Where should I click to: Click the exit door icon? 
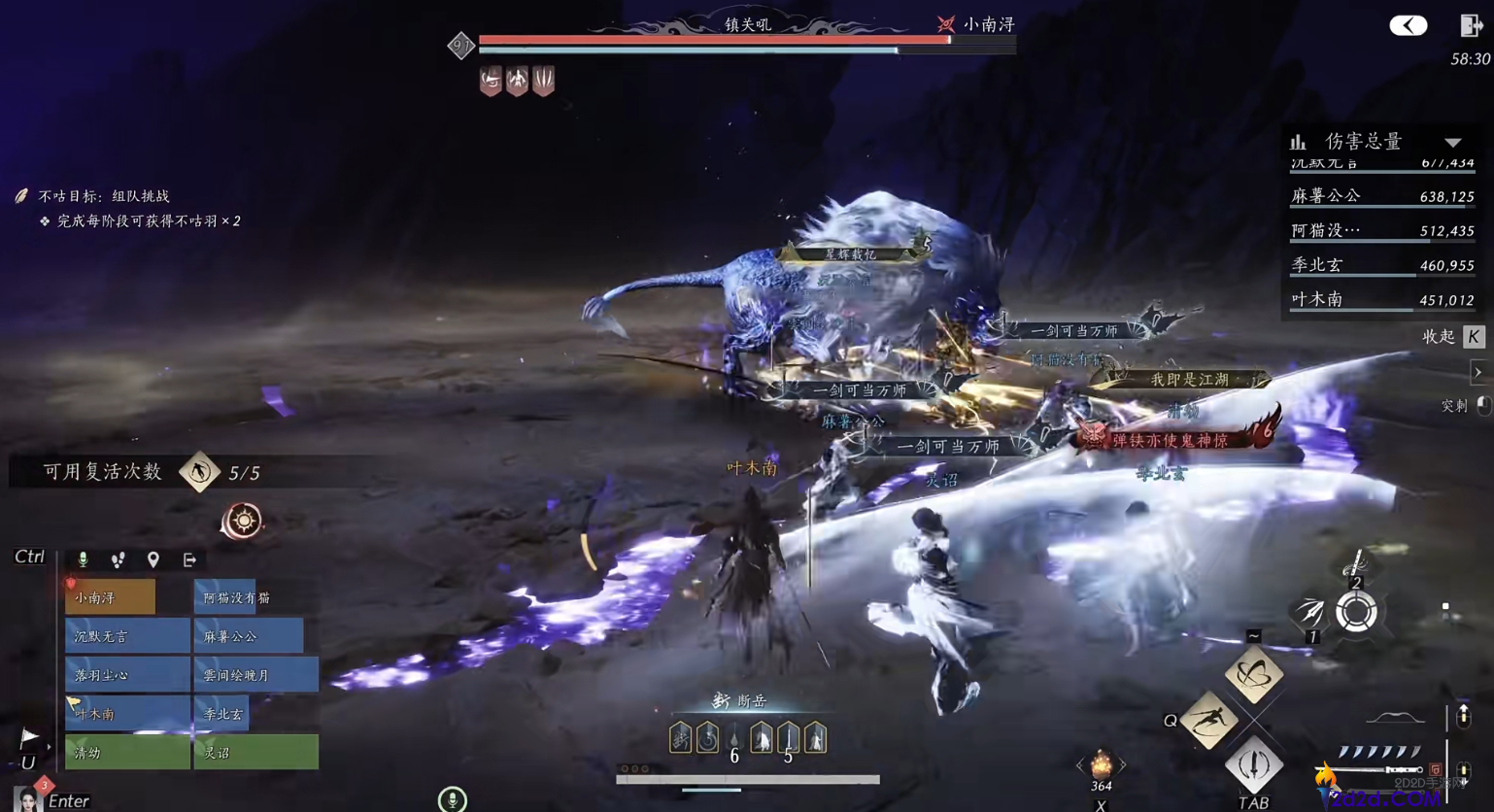pos(1470,25)
